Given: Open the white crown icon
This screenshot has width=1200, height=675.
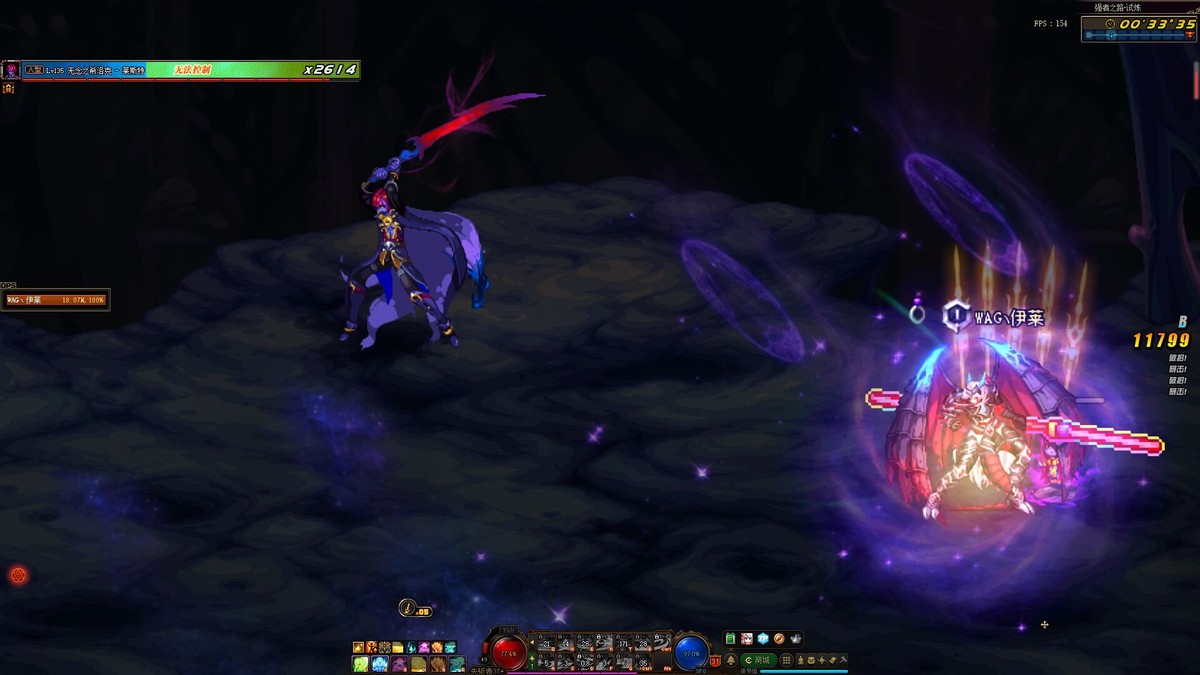Looking at the screenshot, I should 795,639.
